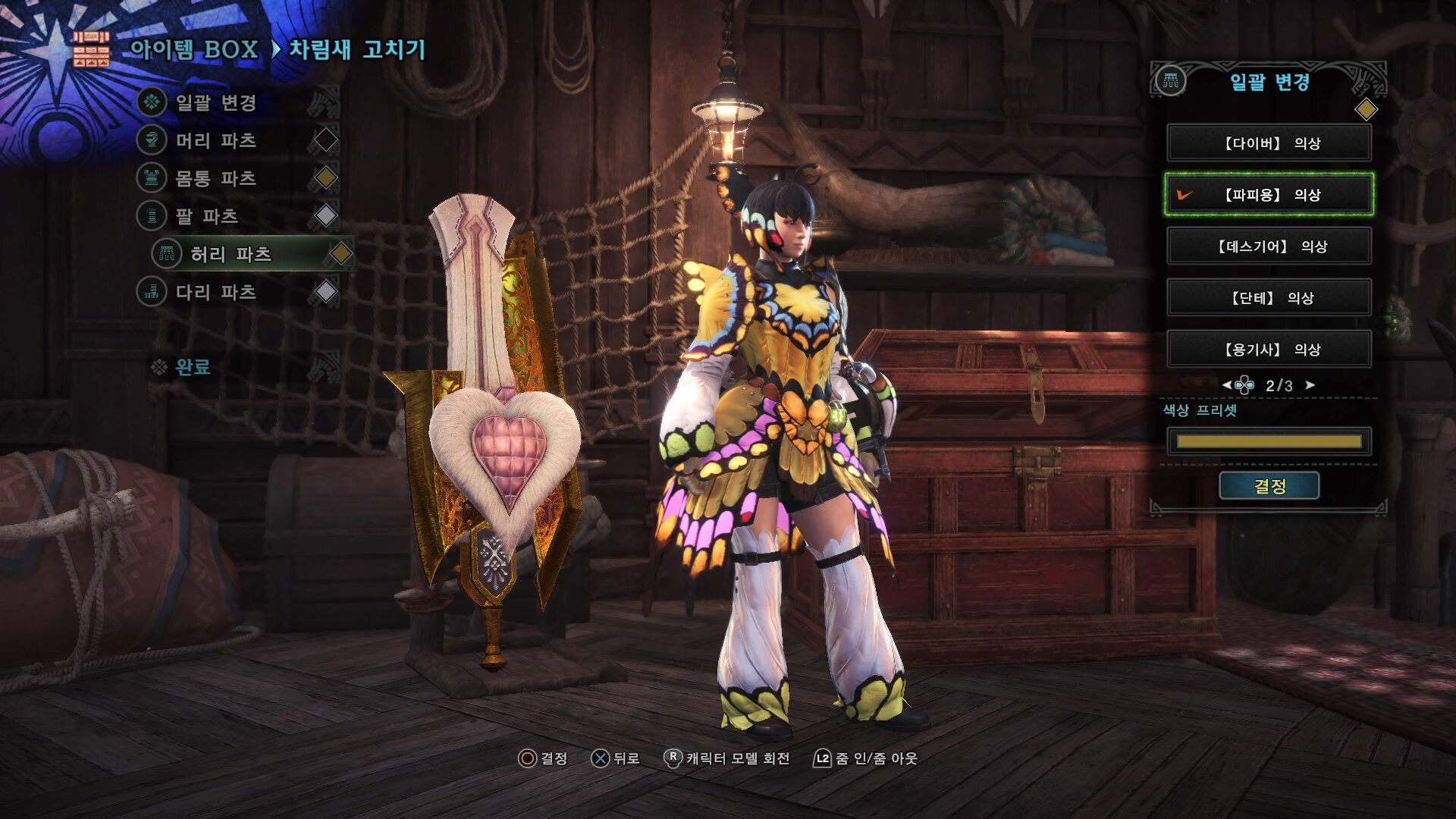Select the 【용기사】 의상 option

point(1269,350)
